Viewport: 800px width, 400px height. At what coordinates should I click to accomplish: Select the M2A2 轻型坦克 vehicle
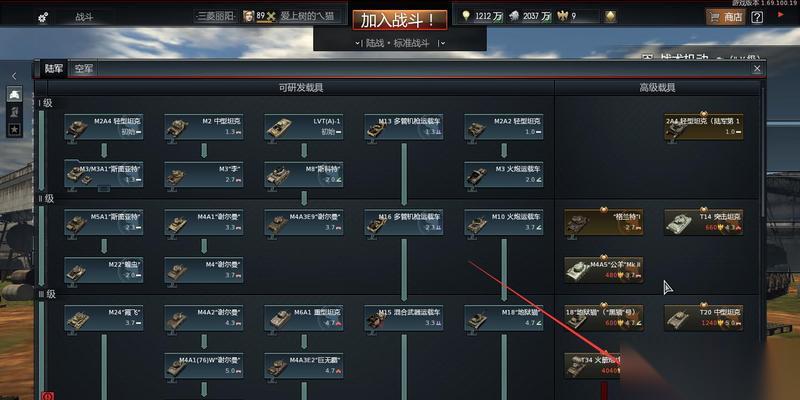point(503,126)
